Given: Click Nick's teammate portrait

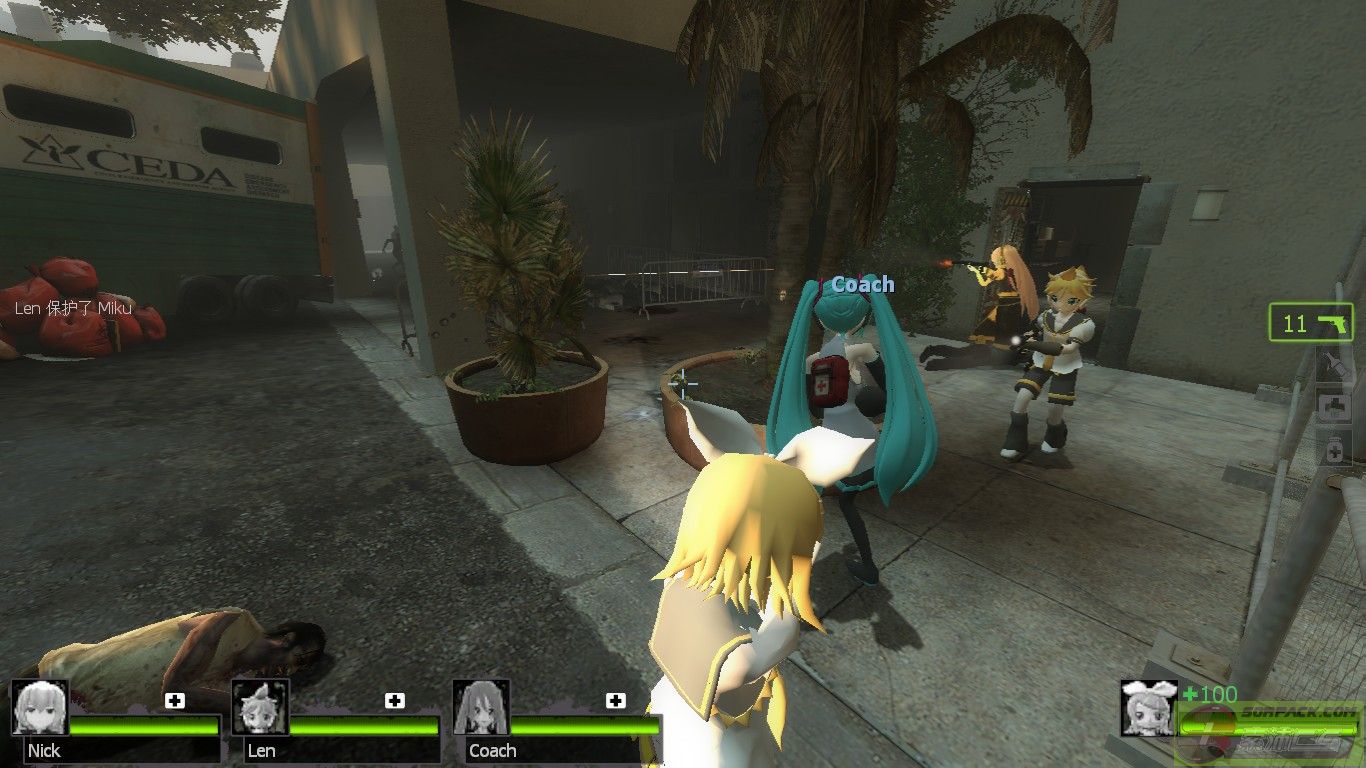Looking at the screenshot, I should 40,708.
